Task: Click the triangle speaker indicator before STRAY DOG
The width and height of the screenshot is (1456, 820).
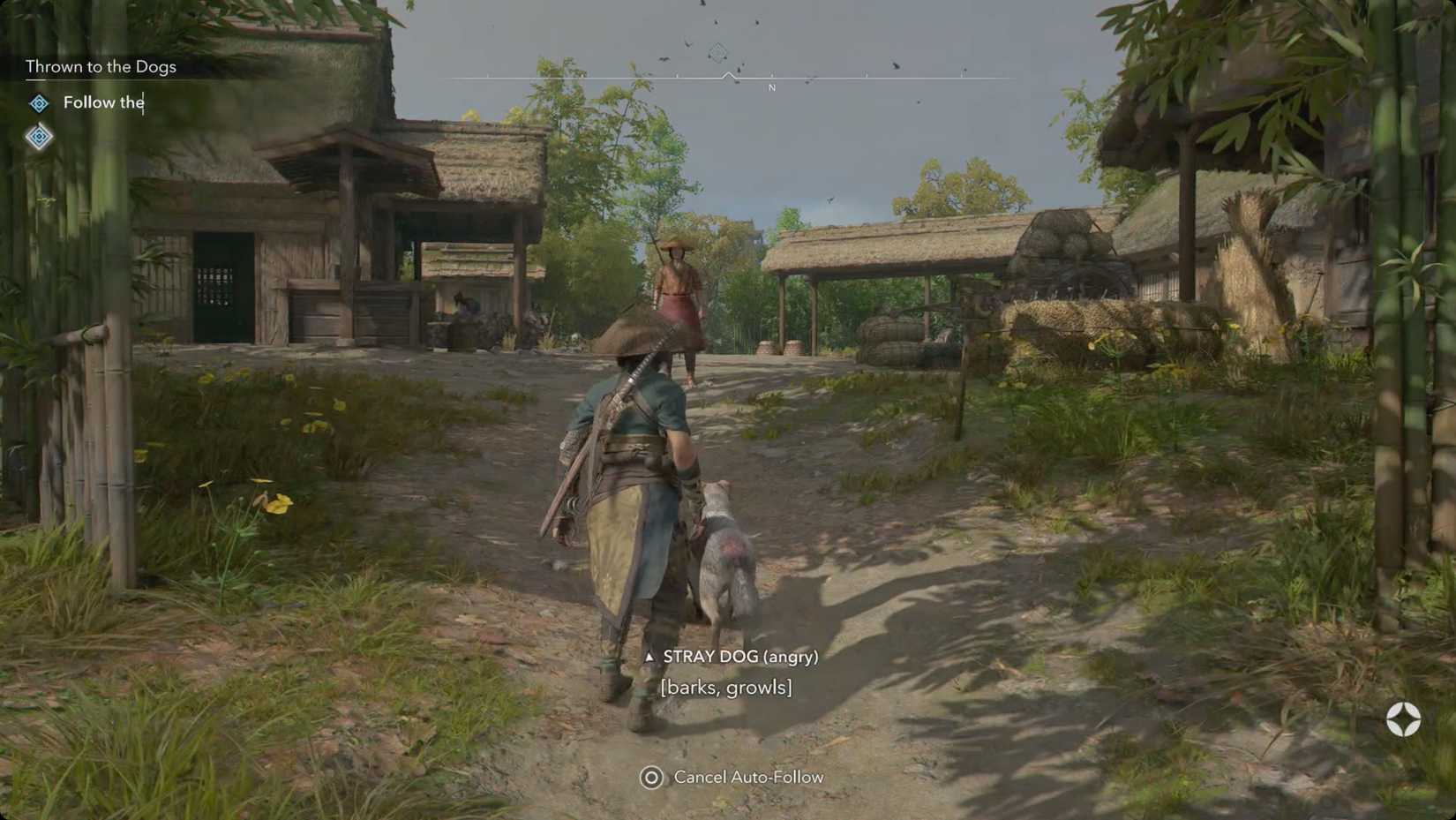Action: click(650, 657)
